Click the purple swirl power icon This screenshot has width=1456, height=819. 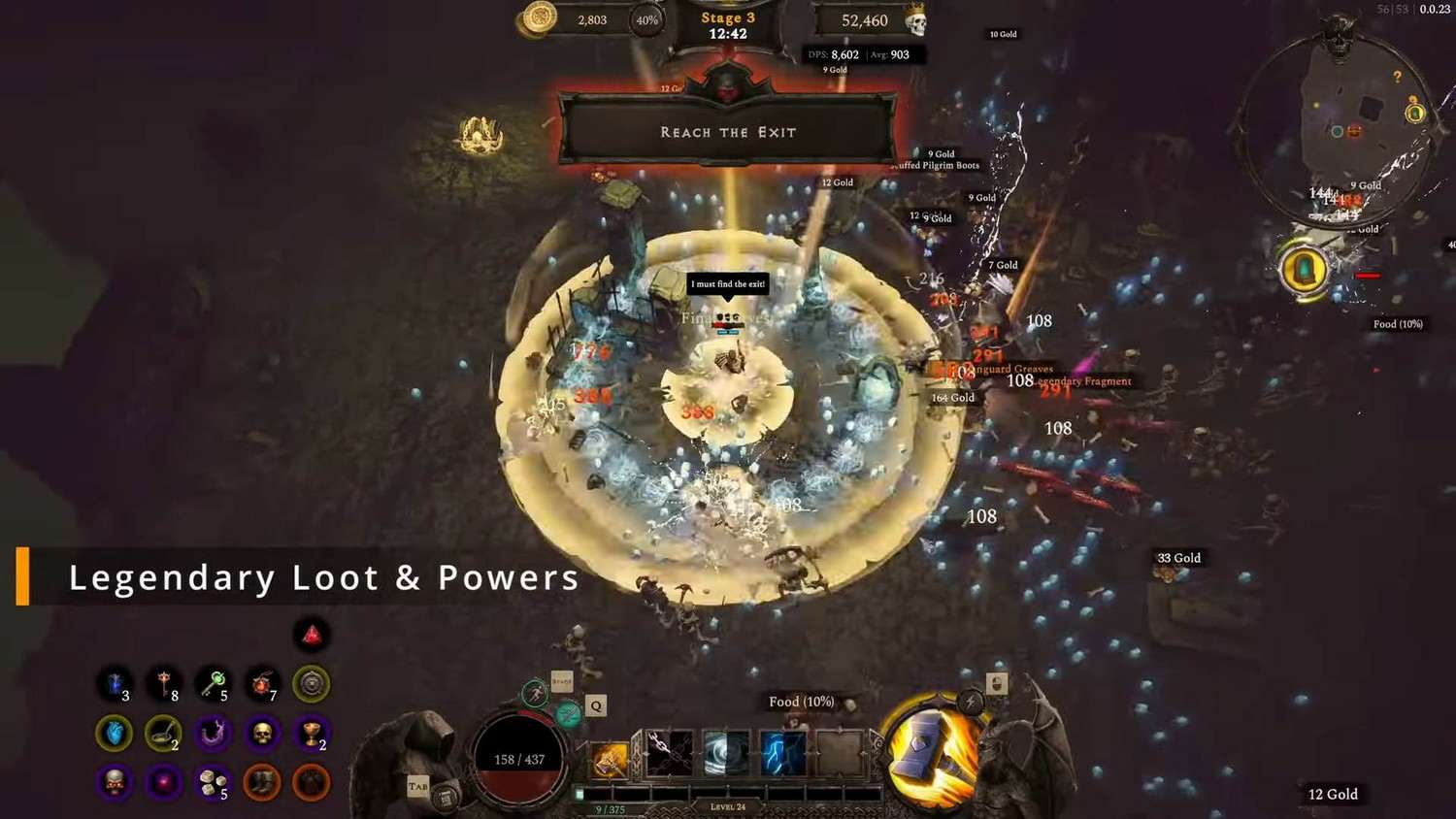[213, 734]
